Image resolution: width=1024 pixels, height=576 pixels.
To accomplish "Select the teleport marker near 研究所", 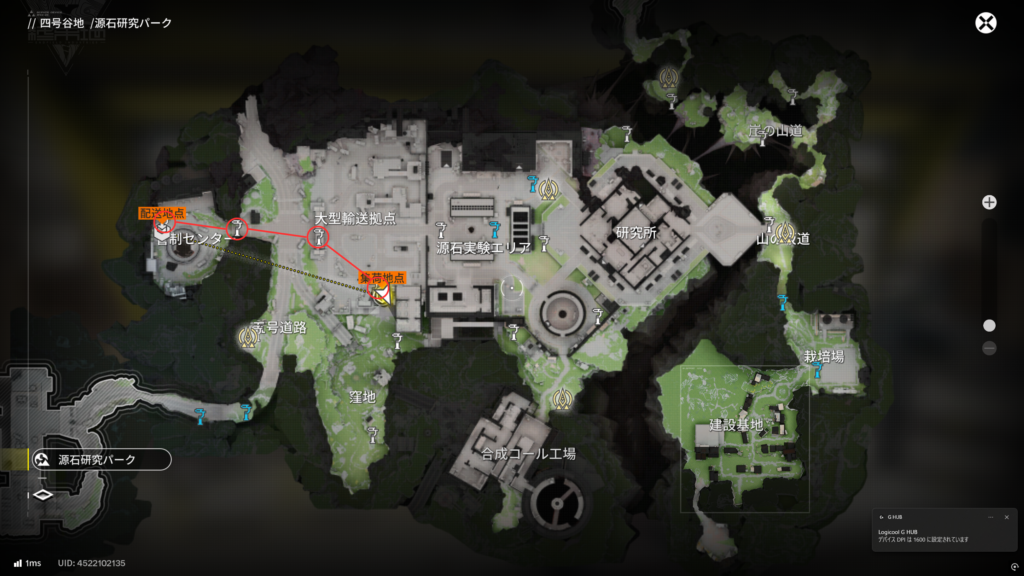I will 547,187.
